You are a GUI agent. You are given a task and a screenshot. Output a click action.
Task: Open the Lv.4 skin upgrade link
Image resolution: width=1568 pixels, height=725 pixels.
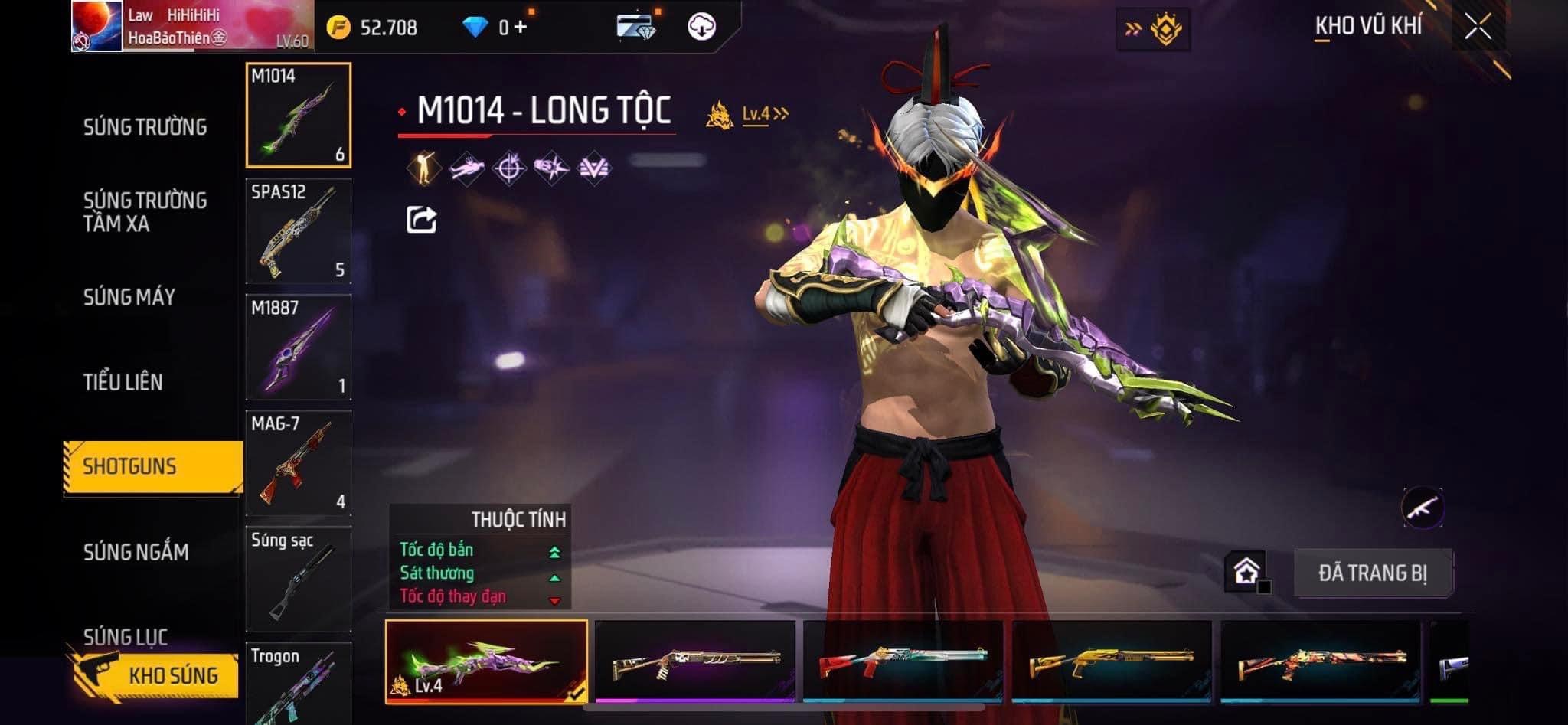(x=764, y=115)
